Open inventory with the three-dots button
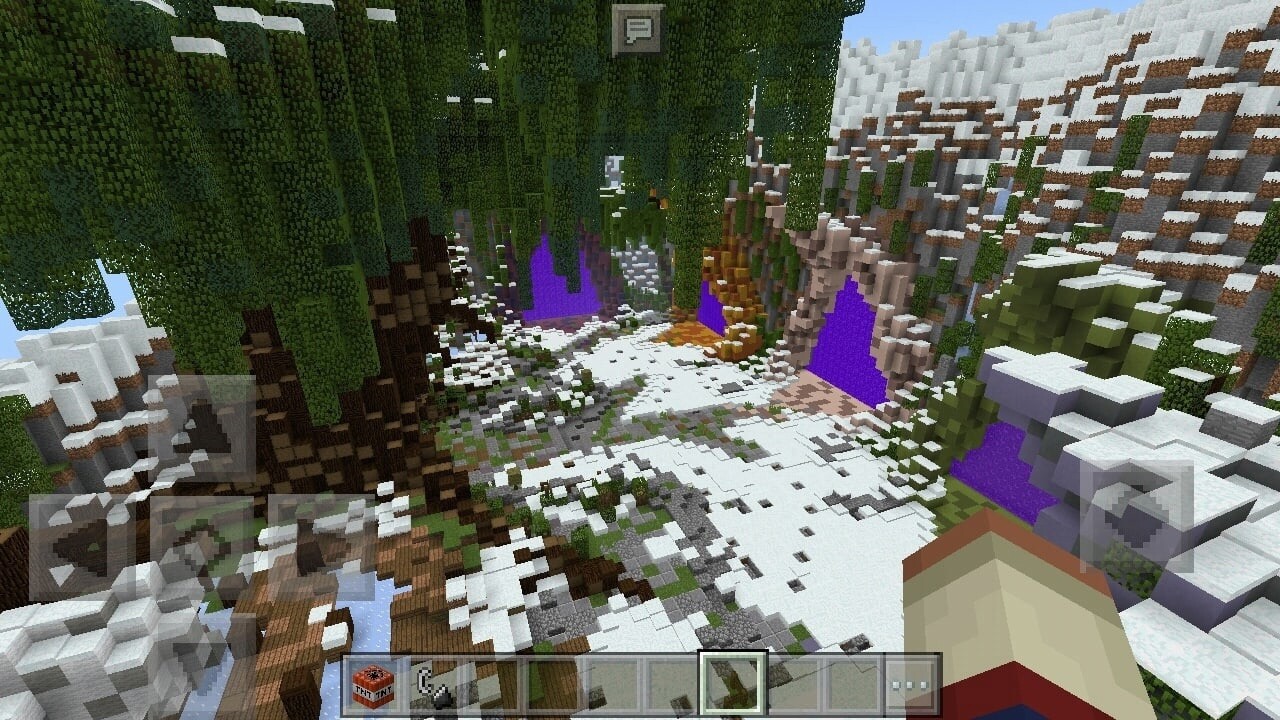This screenshot has height=720, width=1280. click(911, 685)
